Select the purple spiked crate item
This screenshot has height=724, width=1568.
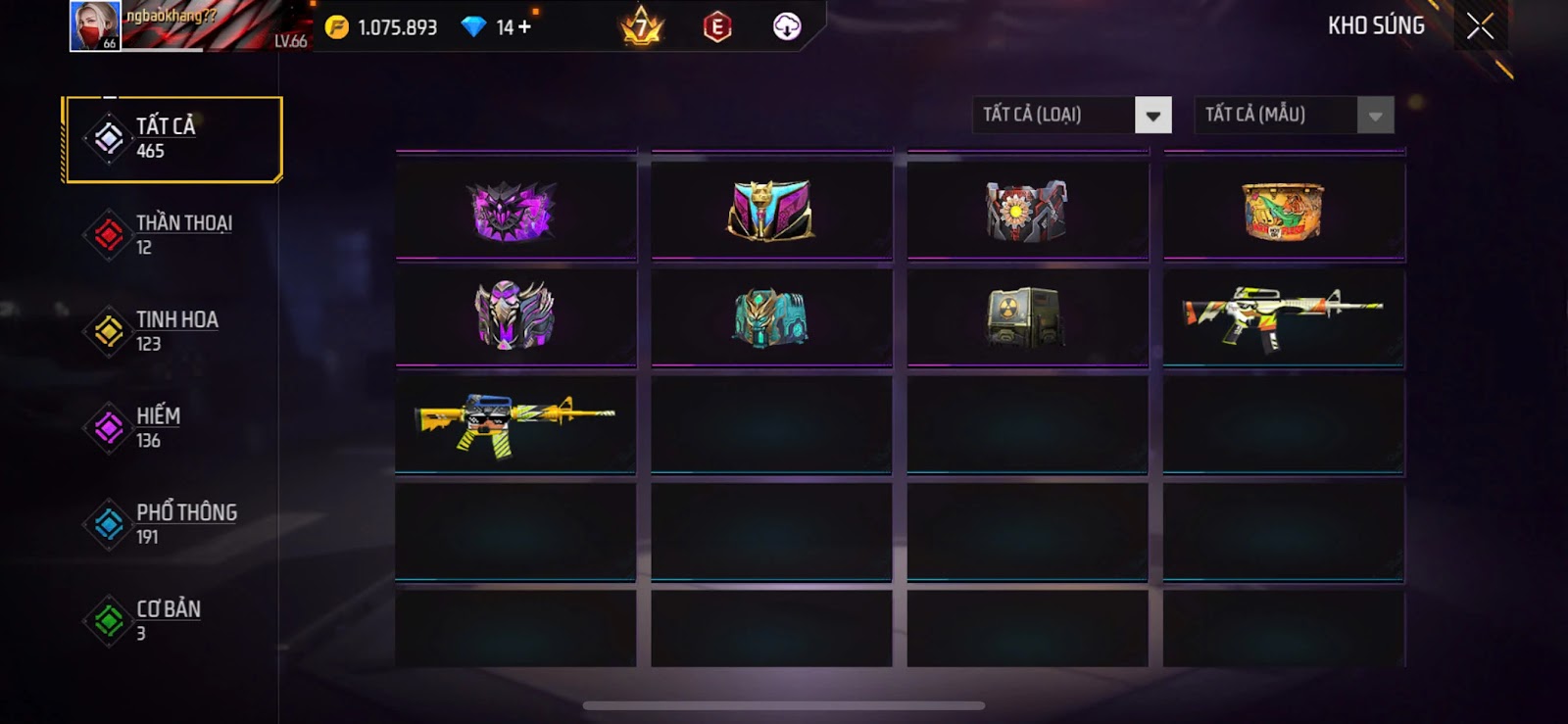515,211
